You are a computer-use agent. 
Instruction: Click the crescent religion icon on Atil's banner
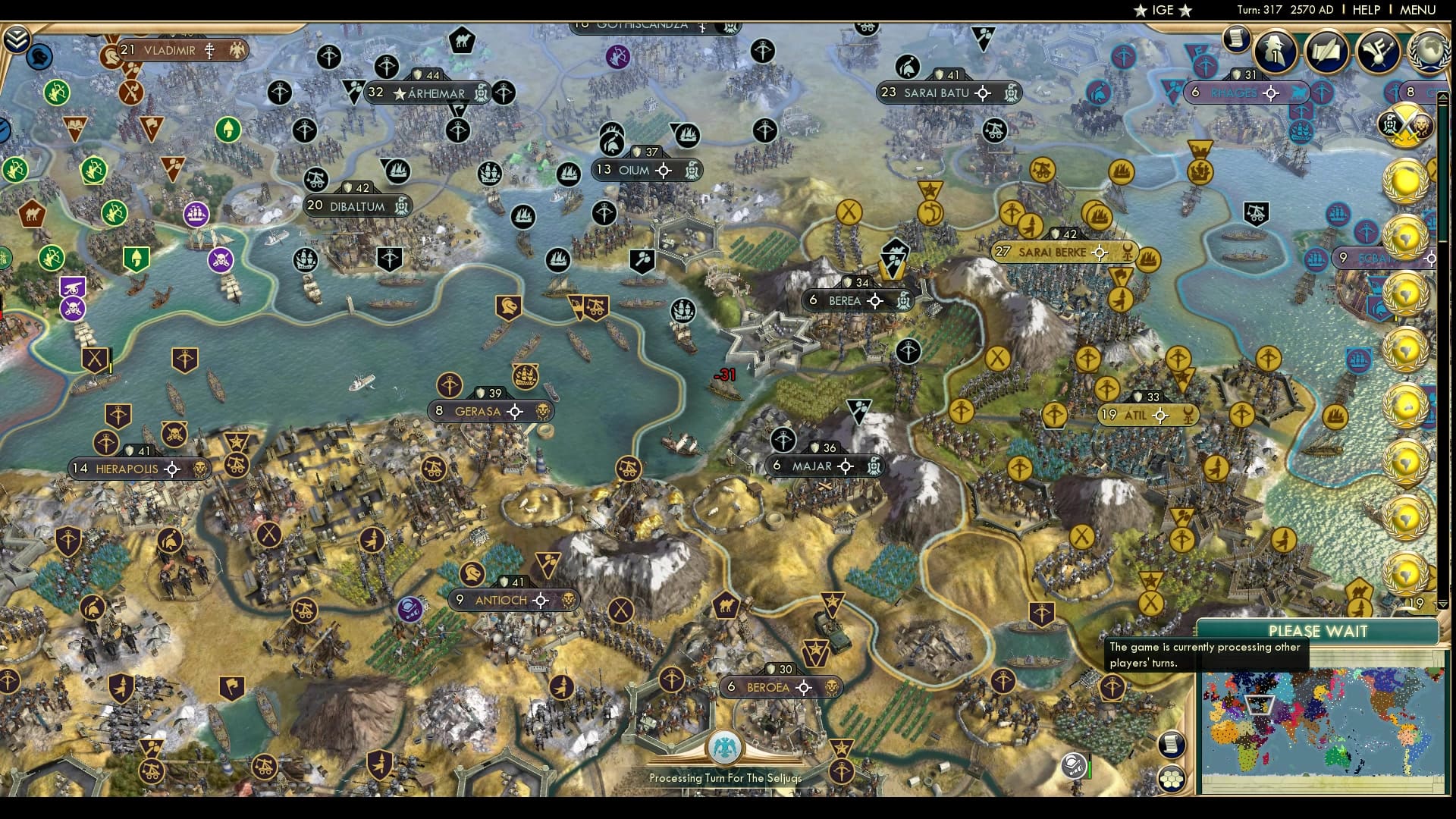pyautogui.click(x=1189, y=415)
